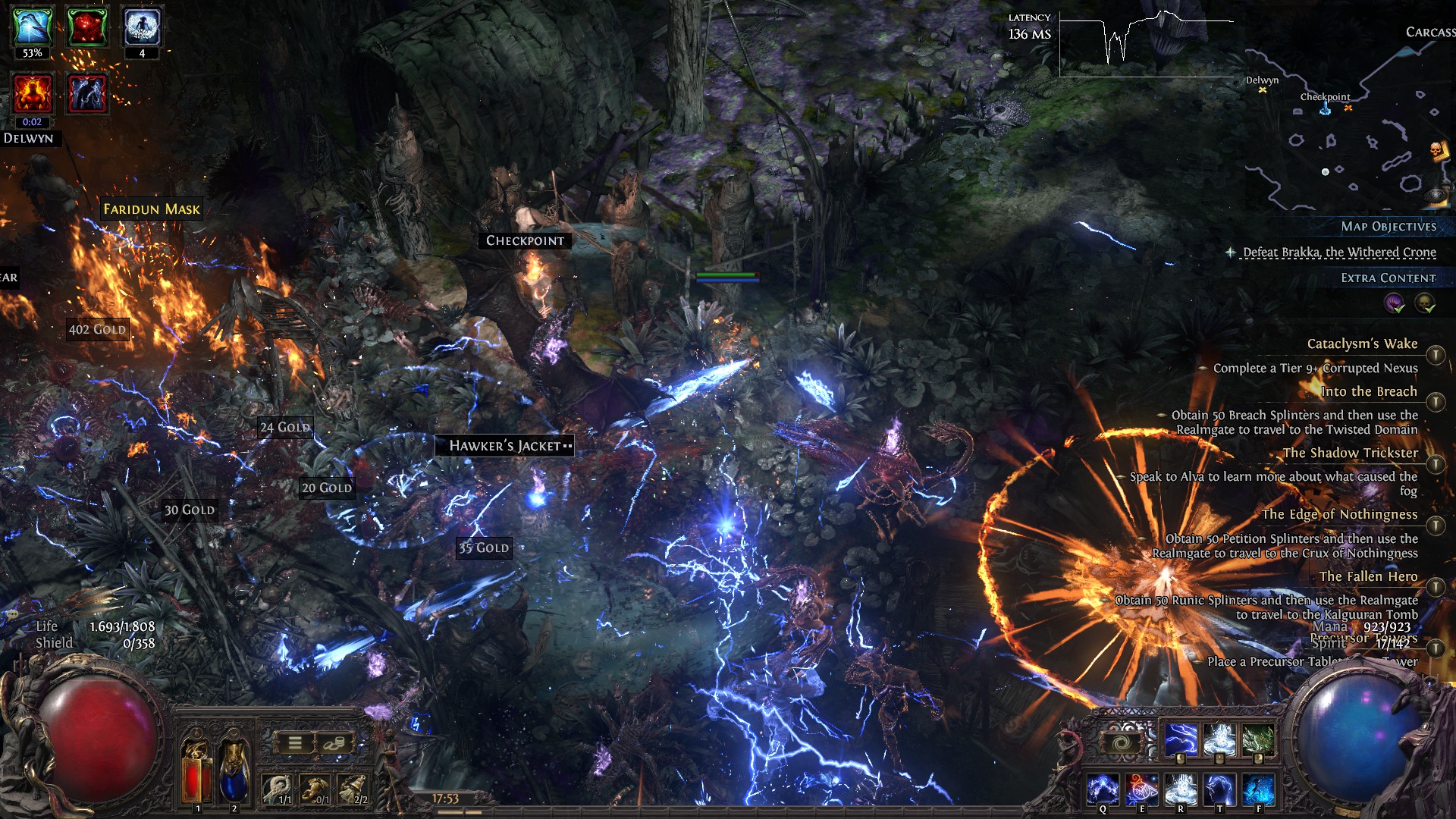The width and height of the screenshot is (1456, 819).
Task: Pick up the Hawker's Jacket item label
Action: tap(504, 446)
